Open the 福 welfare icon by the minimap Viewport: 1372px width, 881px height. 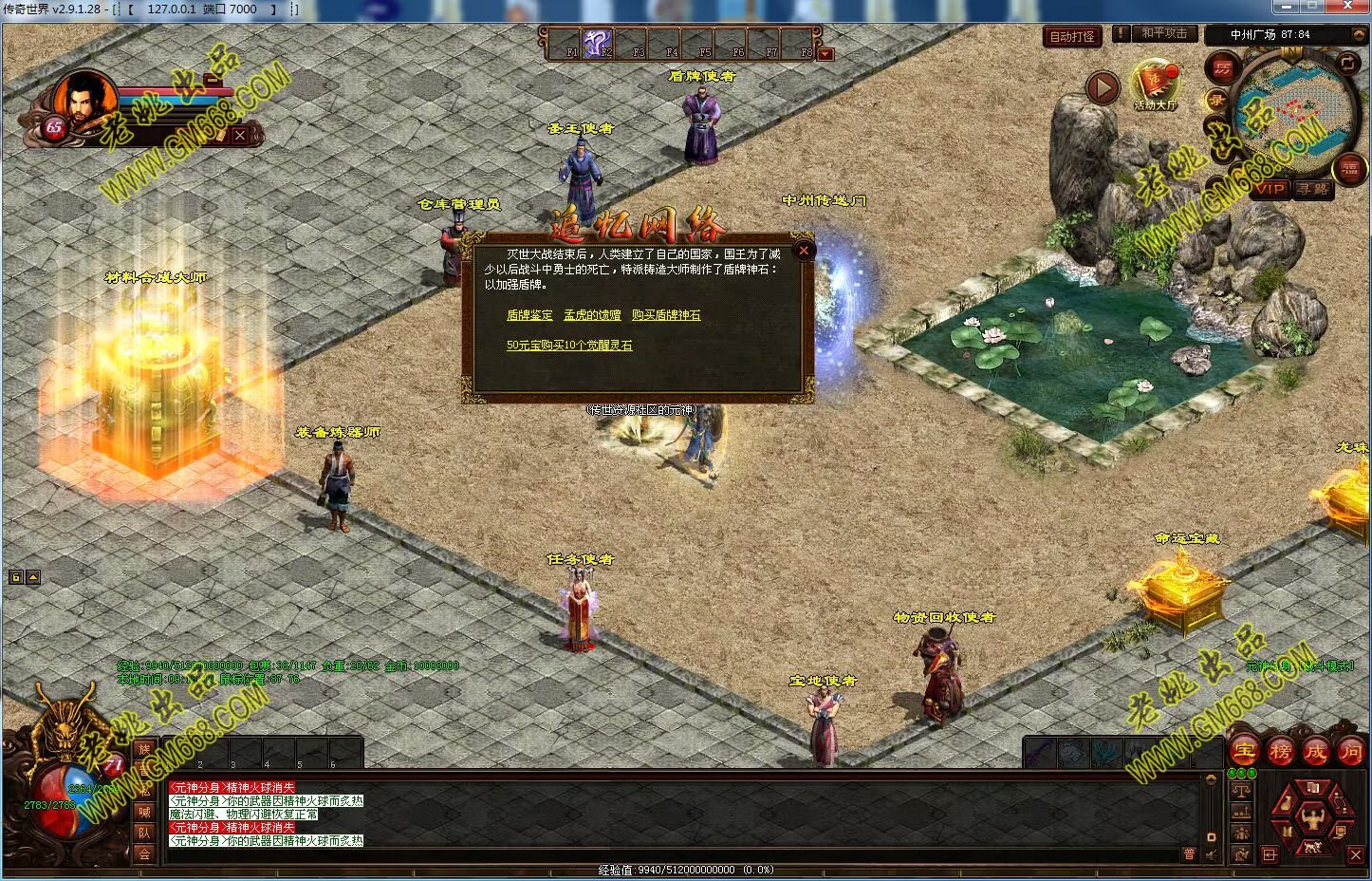click(x=1349, y=170)
